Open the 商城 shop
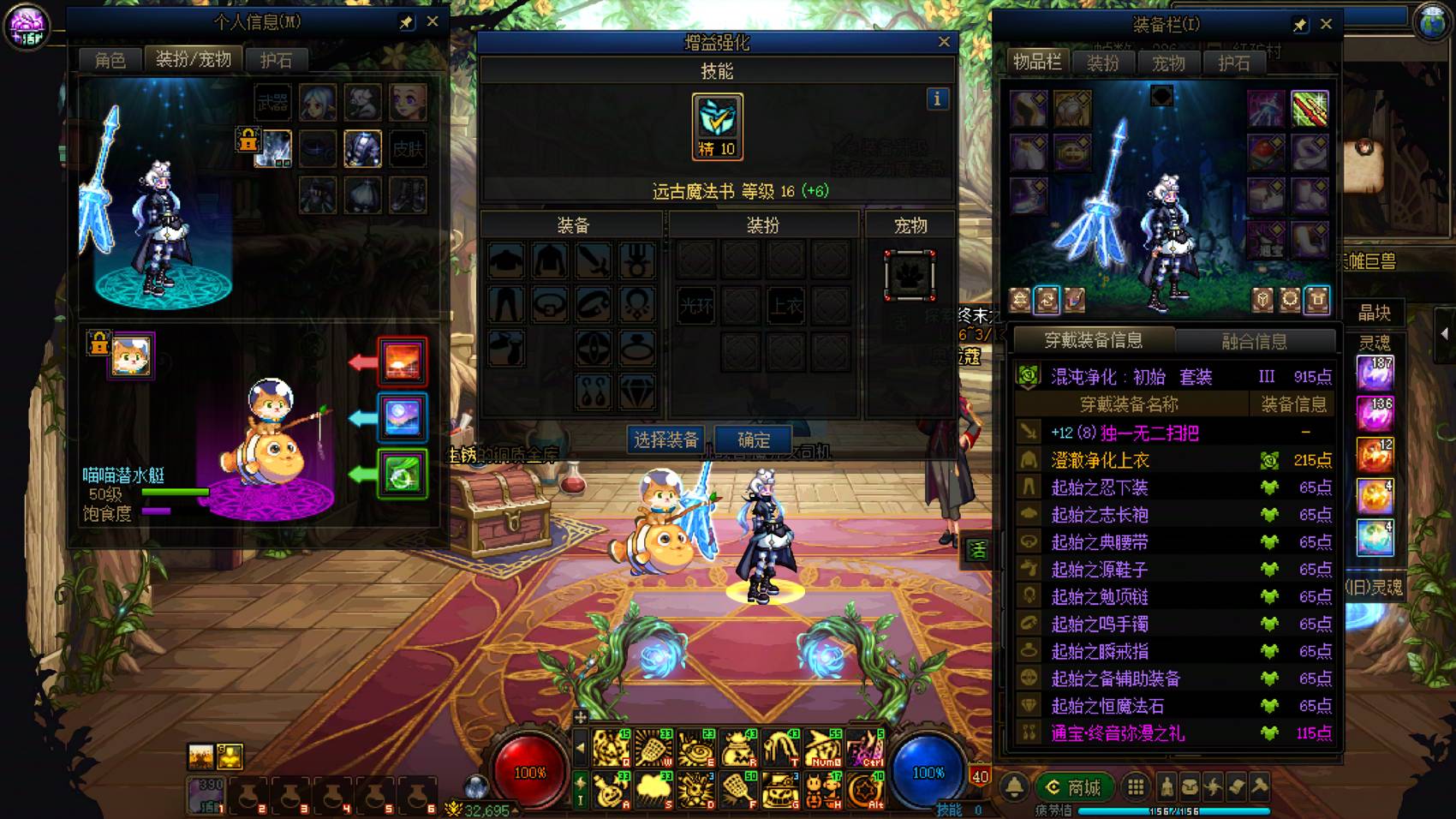Viewport: 1456px width, 819px height. pos(1074,786)
